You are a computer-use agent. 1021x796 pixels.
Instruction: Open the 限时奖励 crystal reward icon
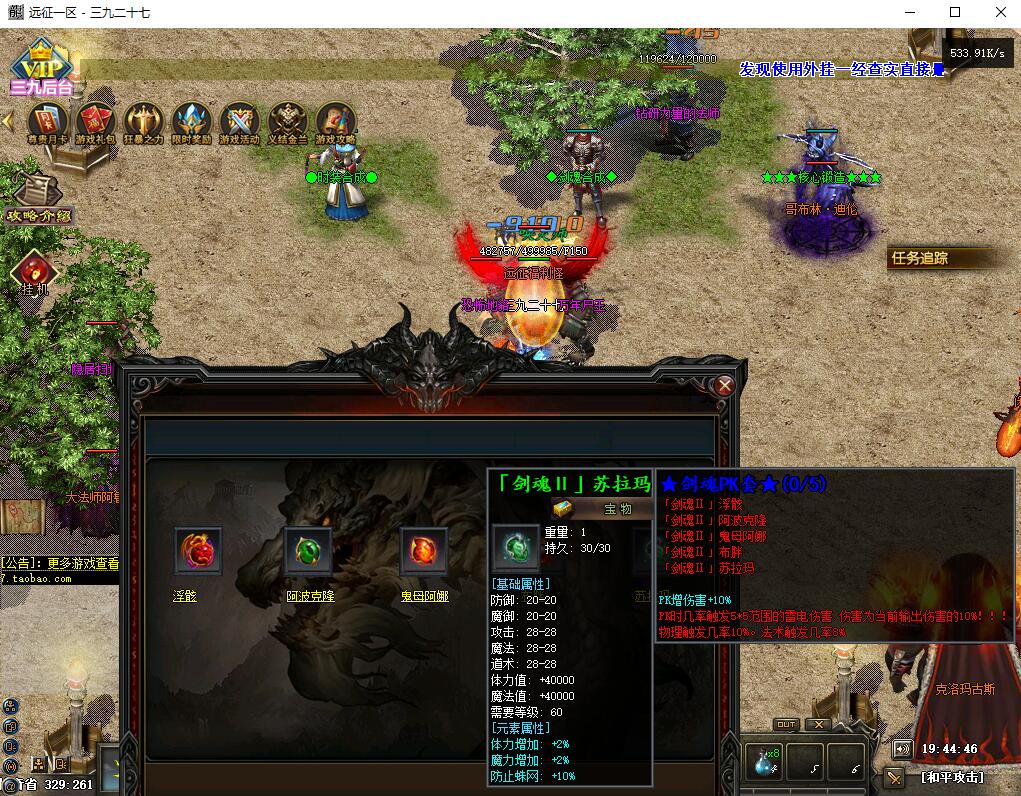191,122
